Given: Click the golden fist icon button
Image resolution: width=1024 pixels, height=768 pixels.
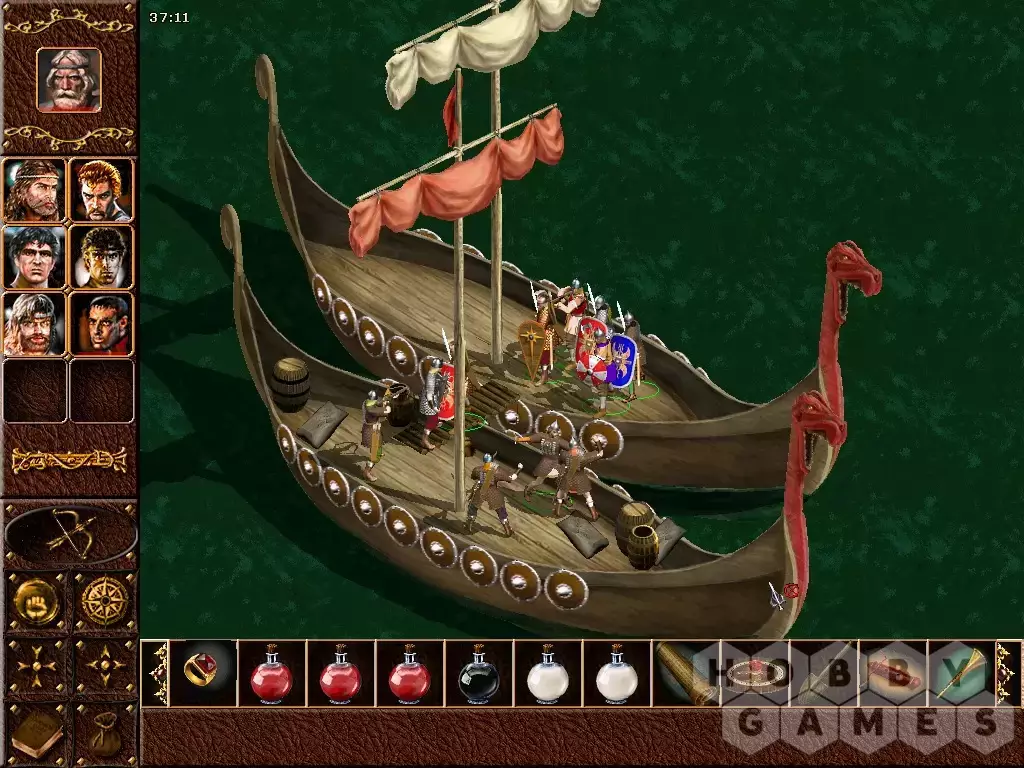Looking at the screenshot, I should click(x=35, y=600).
